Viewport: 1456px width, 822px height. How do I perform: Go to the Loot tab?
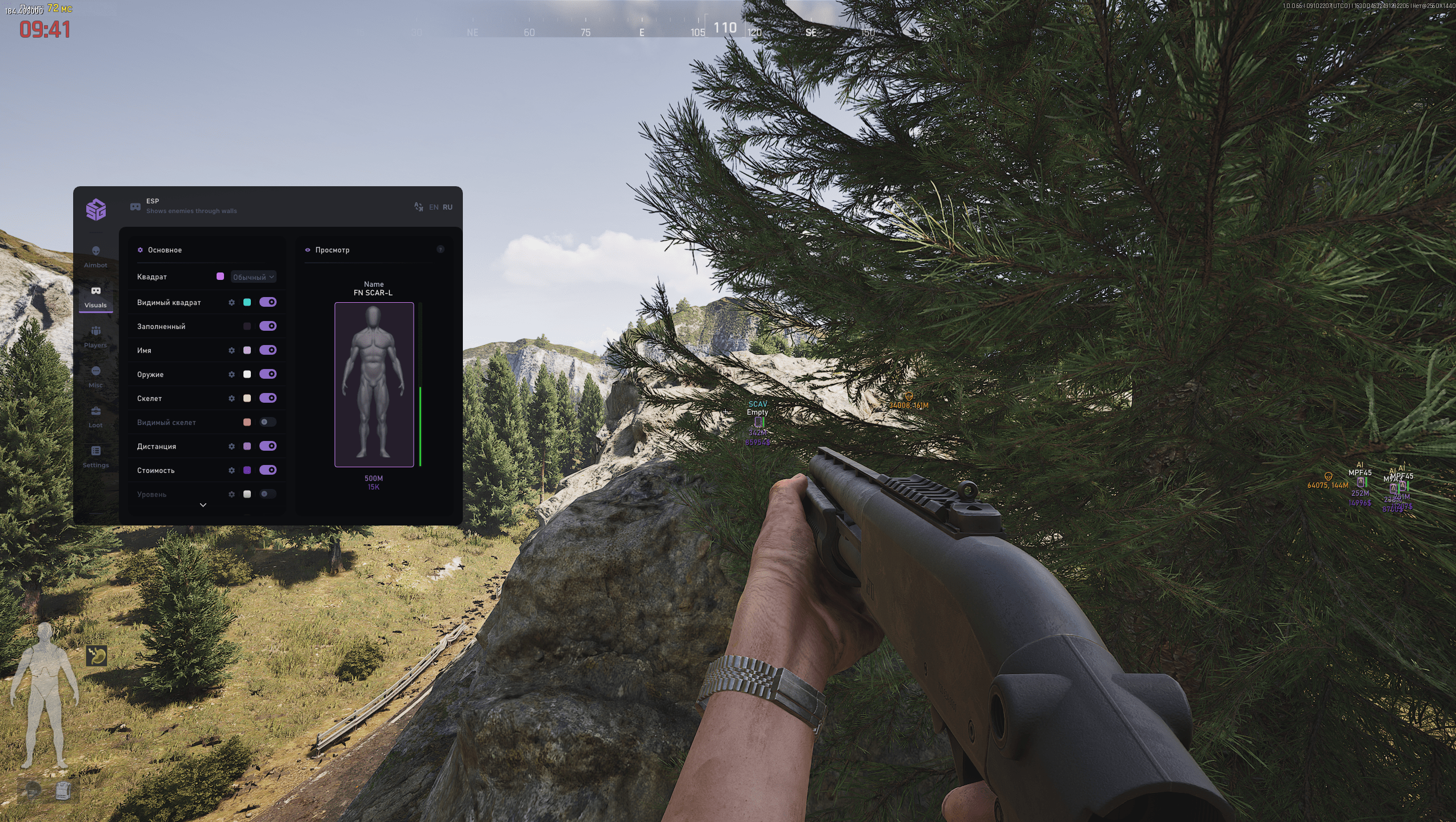(95, 416)
